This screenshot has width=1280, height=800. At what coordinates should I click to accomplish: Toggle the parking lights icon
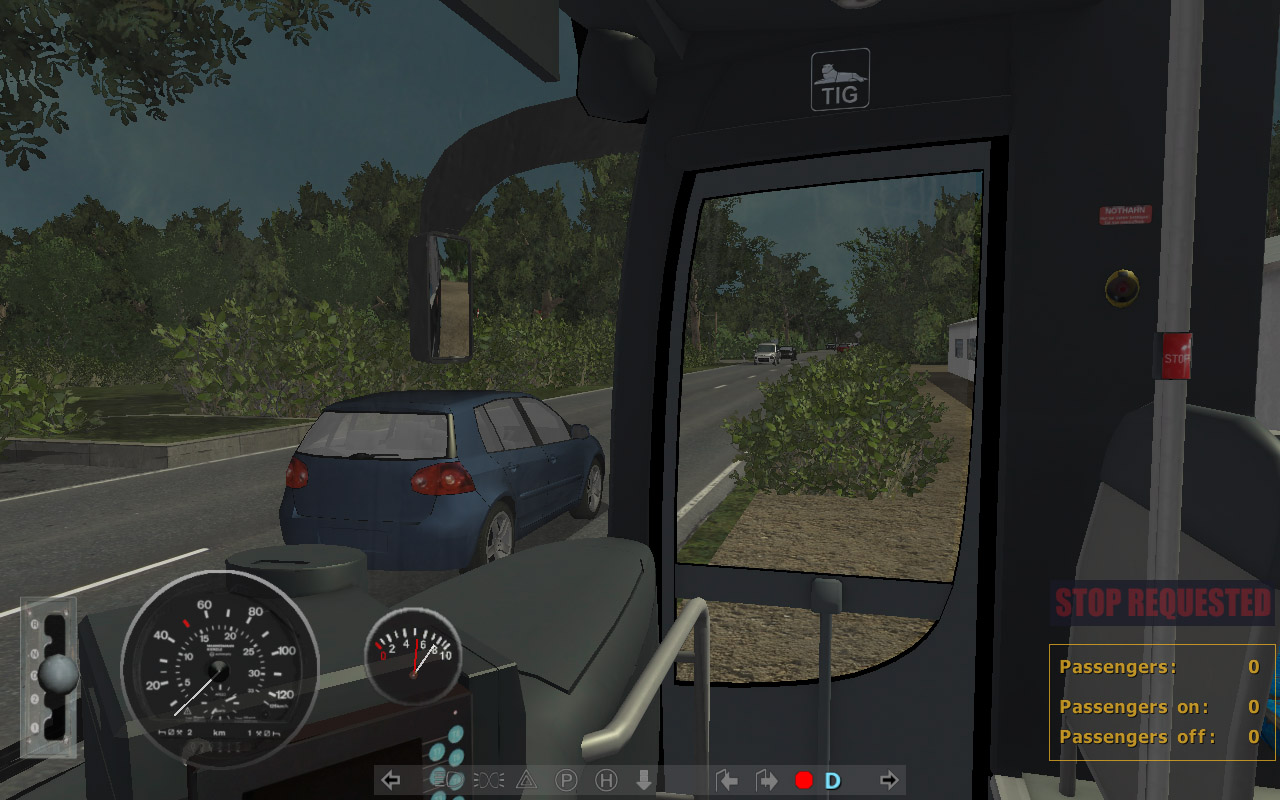point(488,780)
